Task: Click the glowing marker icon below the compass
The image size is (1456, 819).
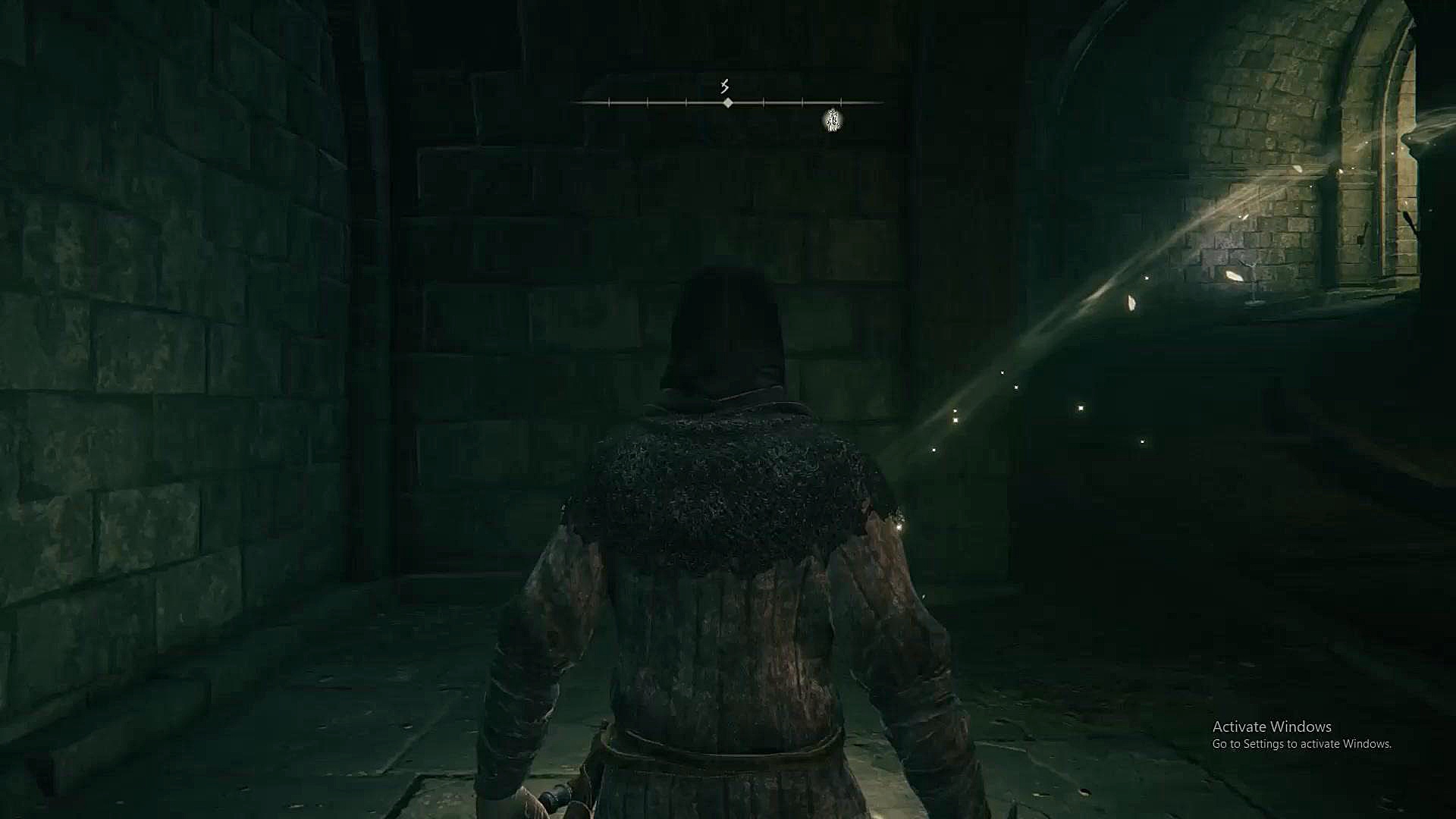Action: 833,120
